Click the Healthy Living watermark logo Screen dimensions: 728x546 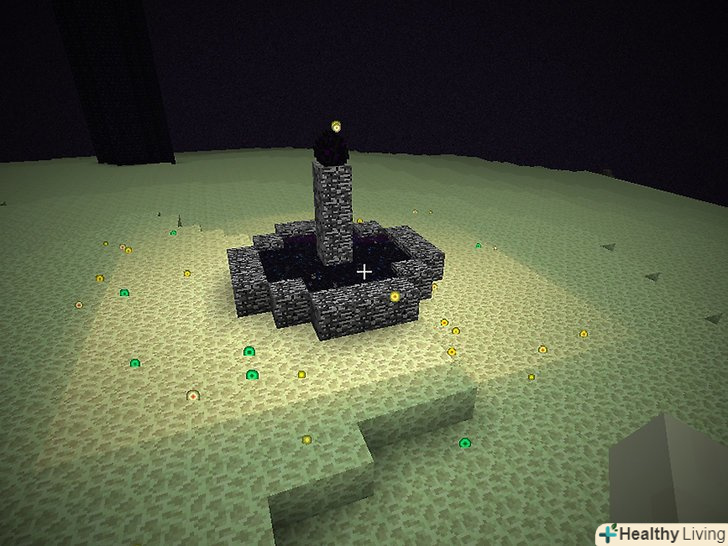click(660, 534)
